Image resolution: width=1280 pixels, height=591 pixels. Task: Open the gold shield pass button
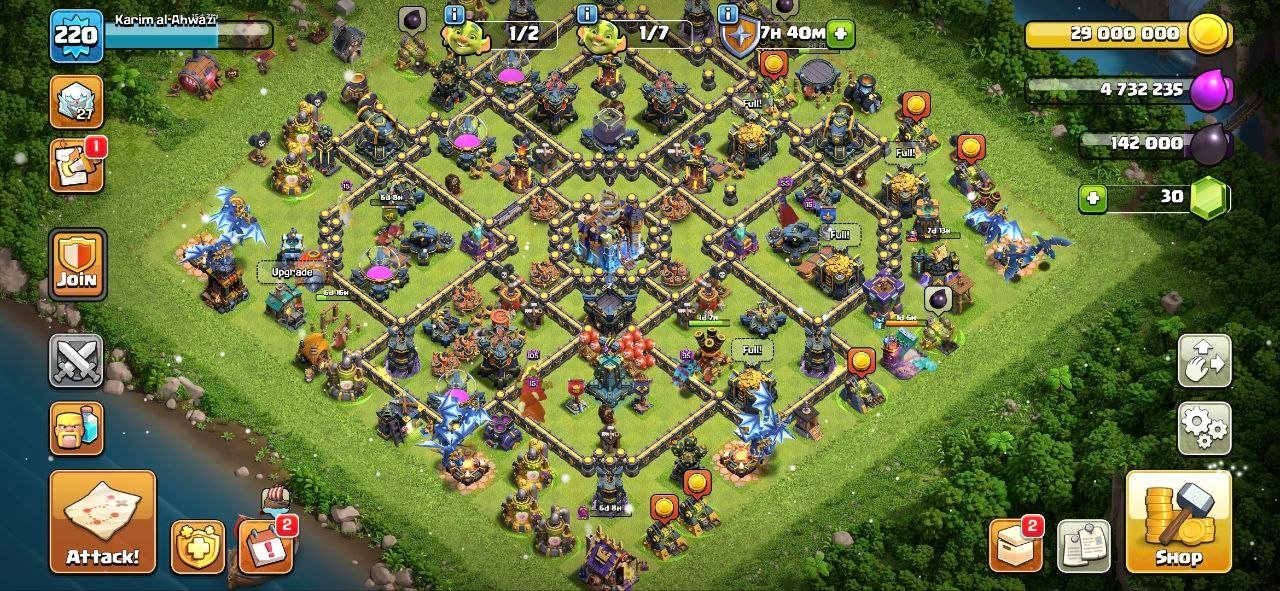pyautogui.click(x=197, y=547)
